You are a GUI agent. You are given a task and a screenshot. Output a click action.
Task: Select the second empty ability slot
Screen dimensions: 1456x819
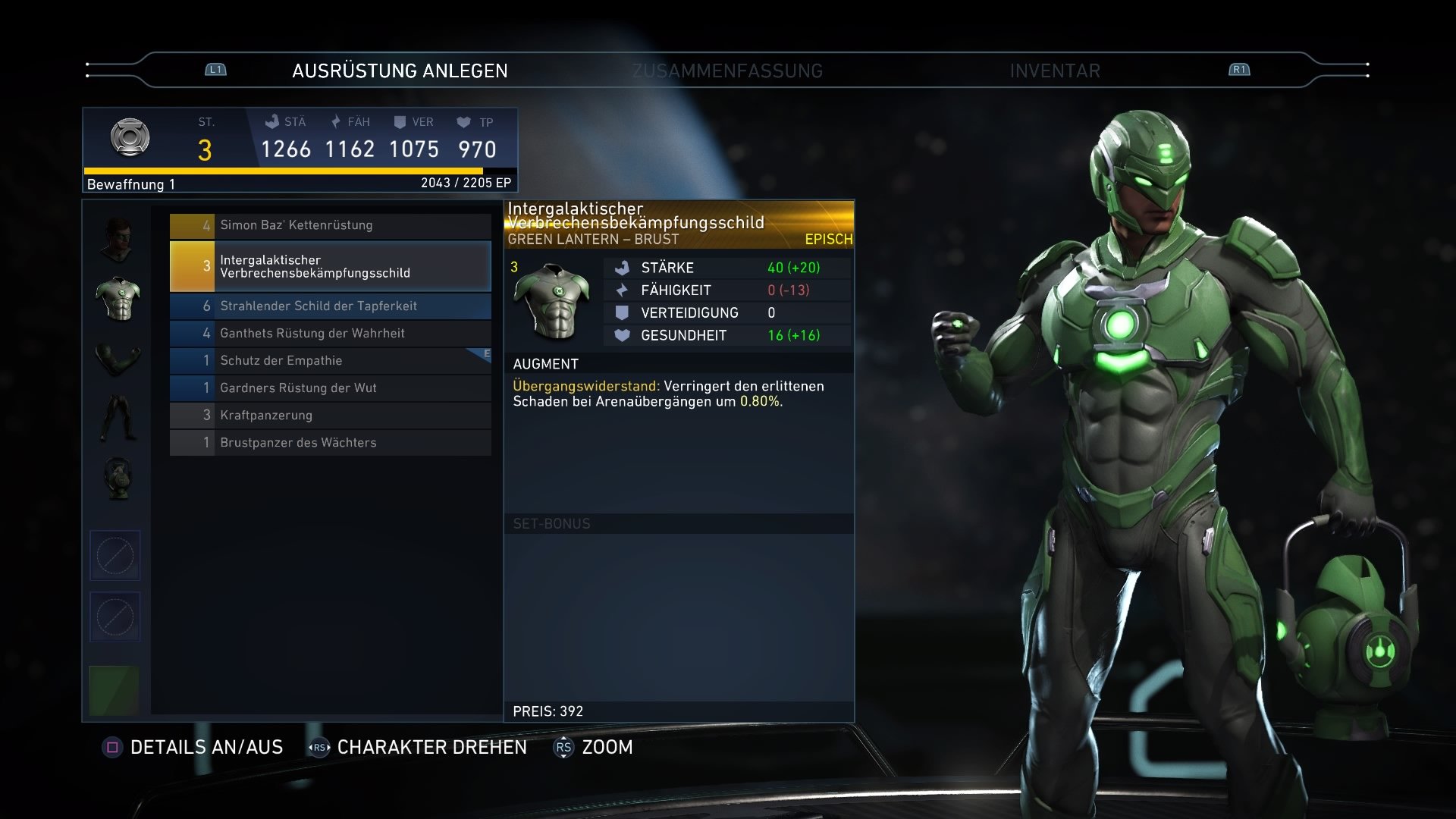[115, 617]
